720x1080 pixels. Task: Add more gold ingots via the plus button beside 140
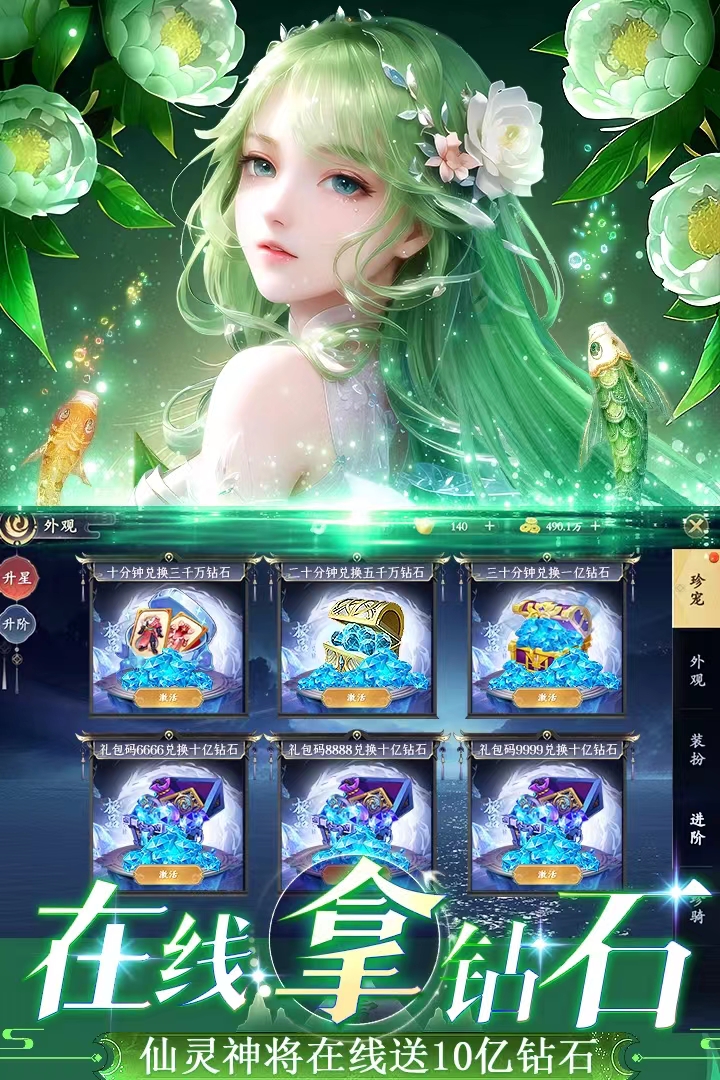[489, 526]
